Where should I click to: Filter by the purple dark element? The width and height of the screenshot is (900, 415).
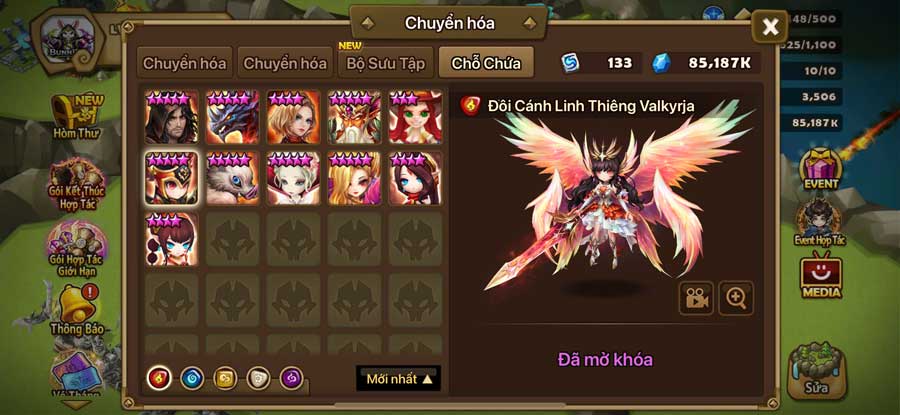click(290, 378)
